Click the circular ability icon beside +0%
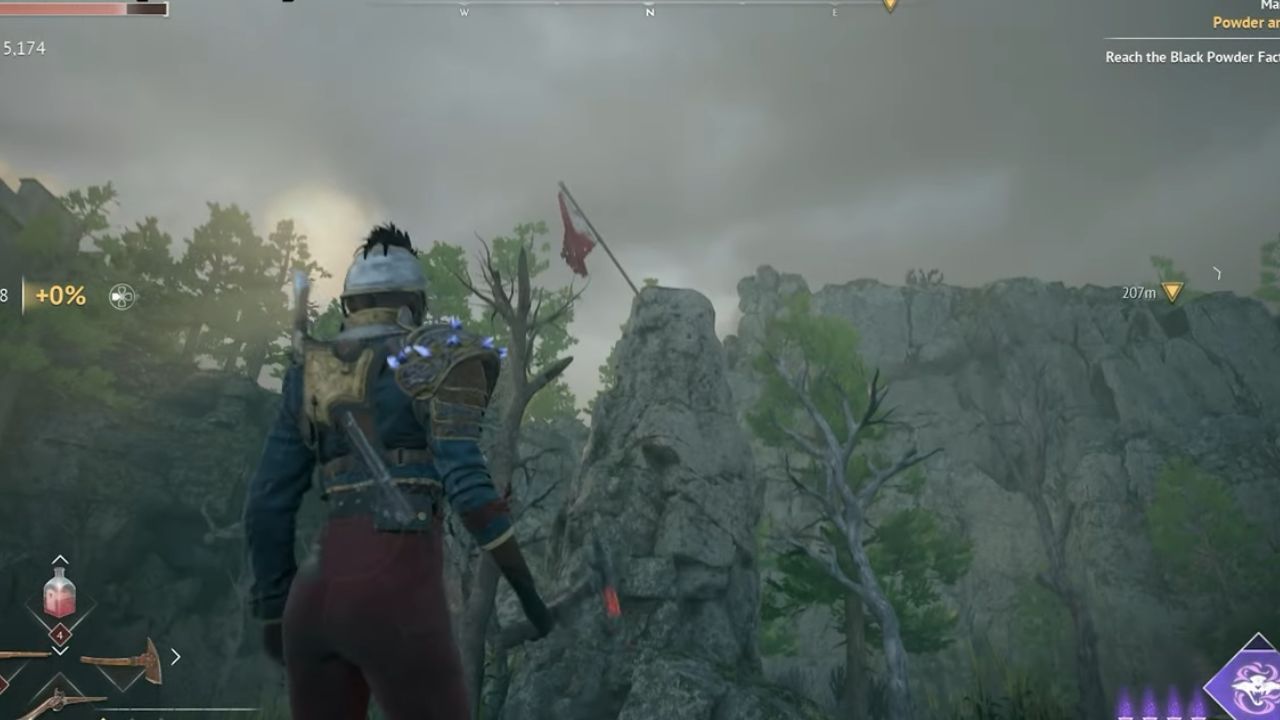Image resolution: width=1280 pixels, height=720 pixels. [x=122, y=295]
